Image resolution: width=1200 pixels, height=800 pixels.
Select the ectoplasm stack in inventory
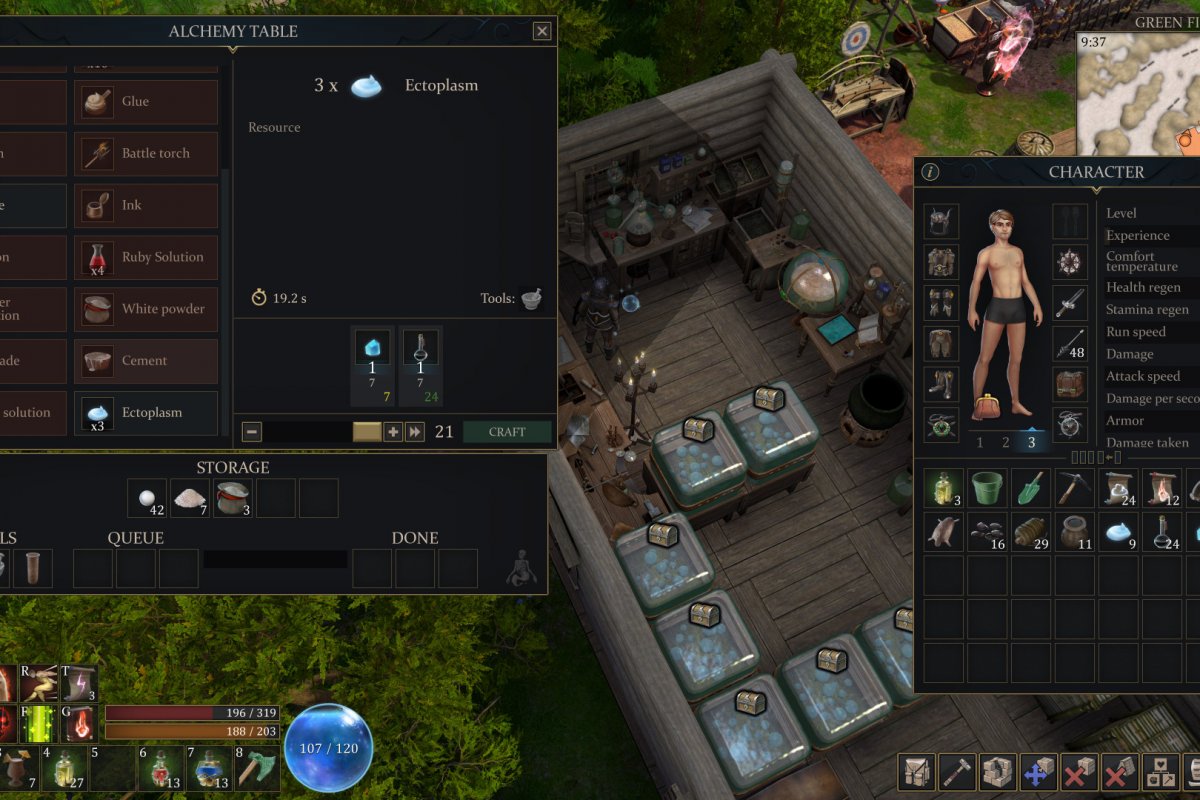[1118, 532]
